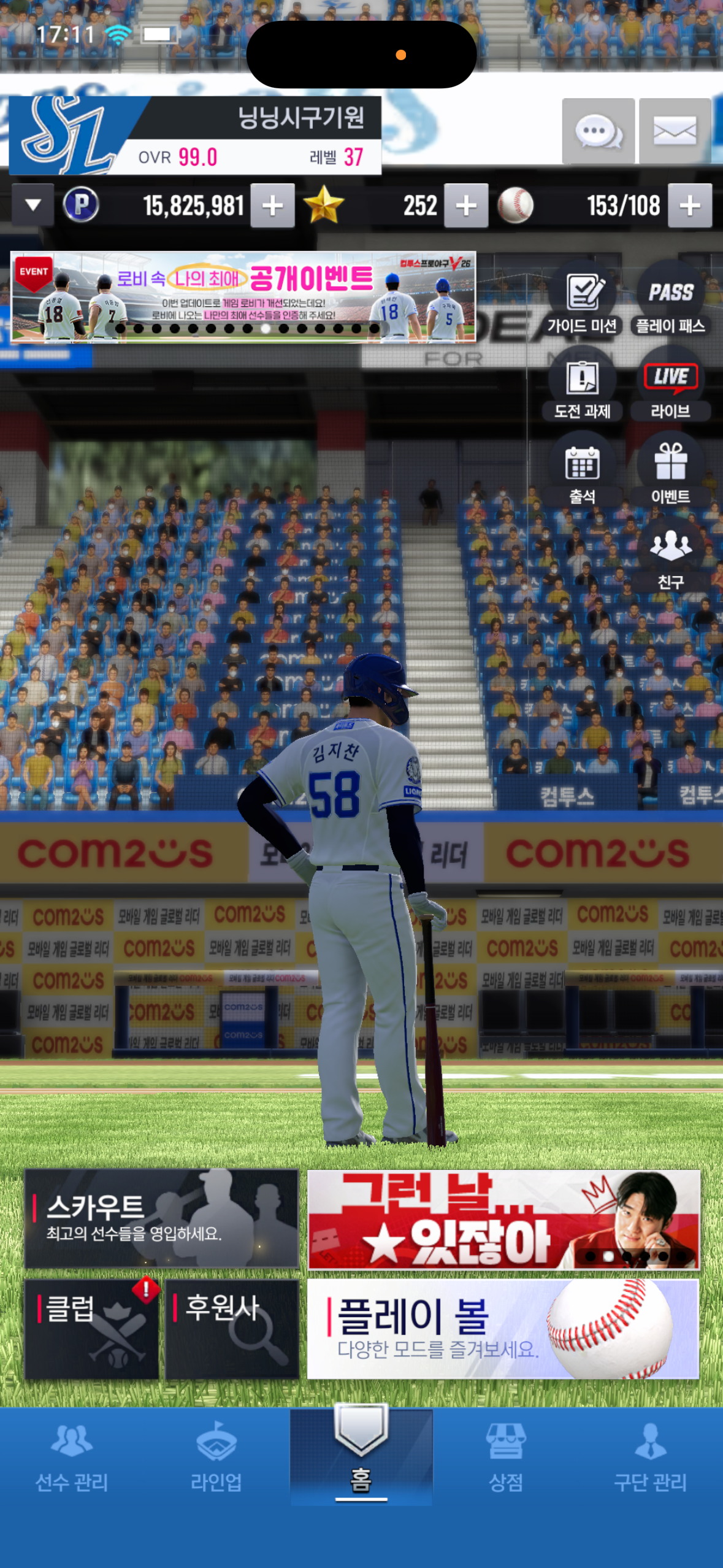
Task: Open 가이드 미션 guide missions
Action: point(582,302)
